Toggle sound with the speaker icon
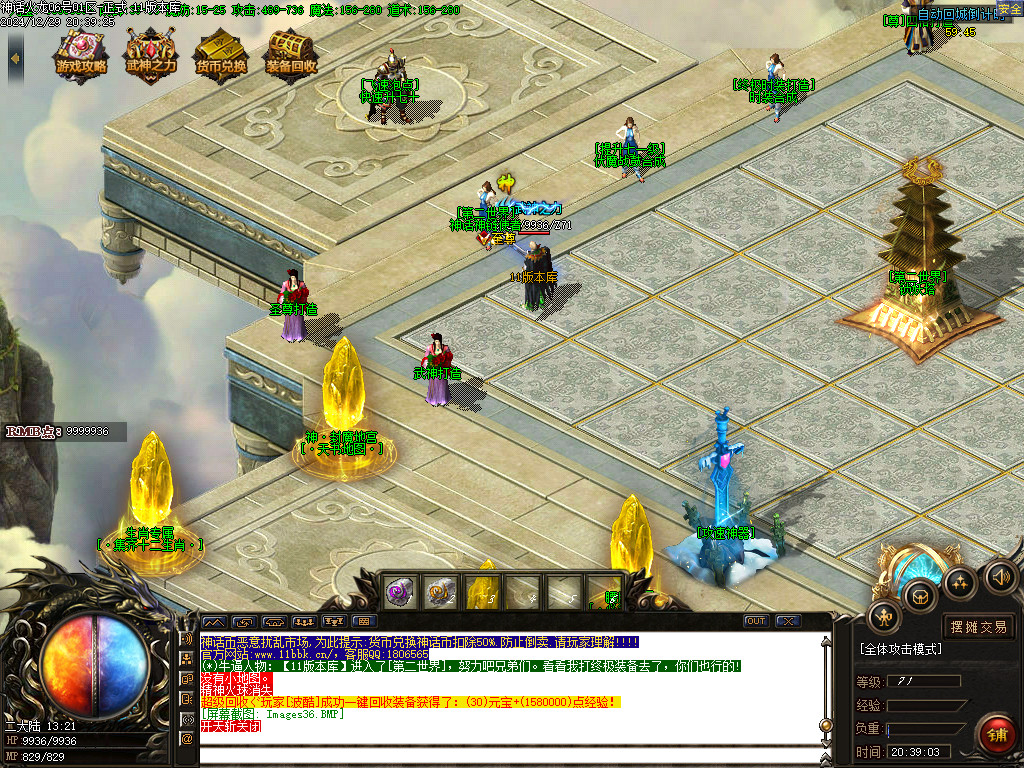Viewport: 1024px width, 768px height. tap(1000, 576)
